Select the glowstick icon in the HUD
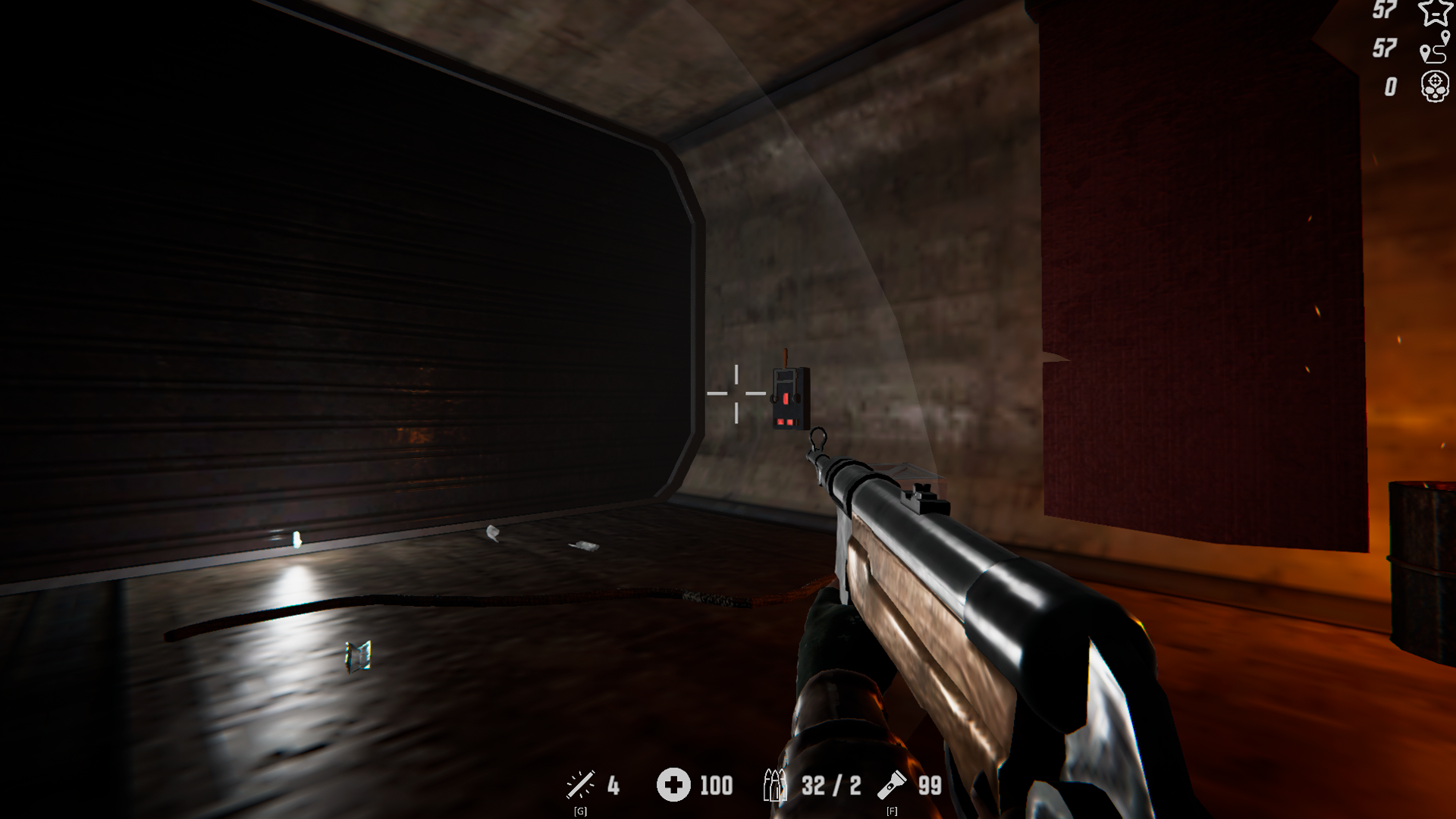This screenshot has width=1456, height=819. click(x=579, y=786)
